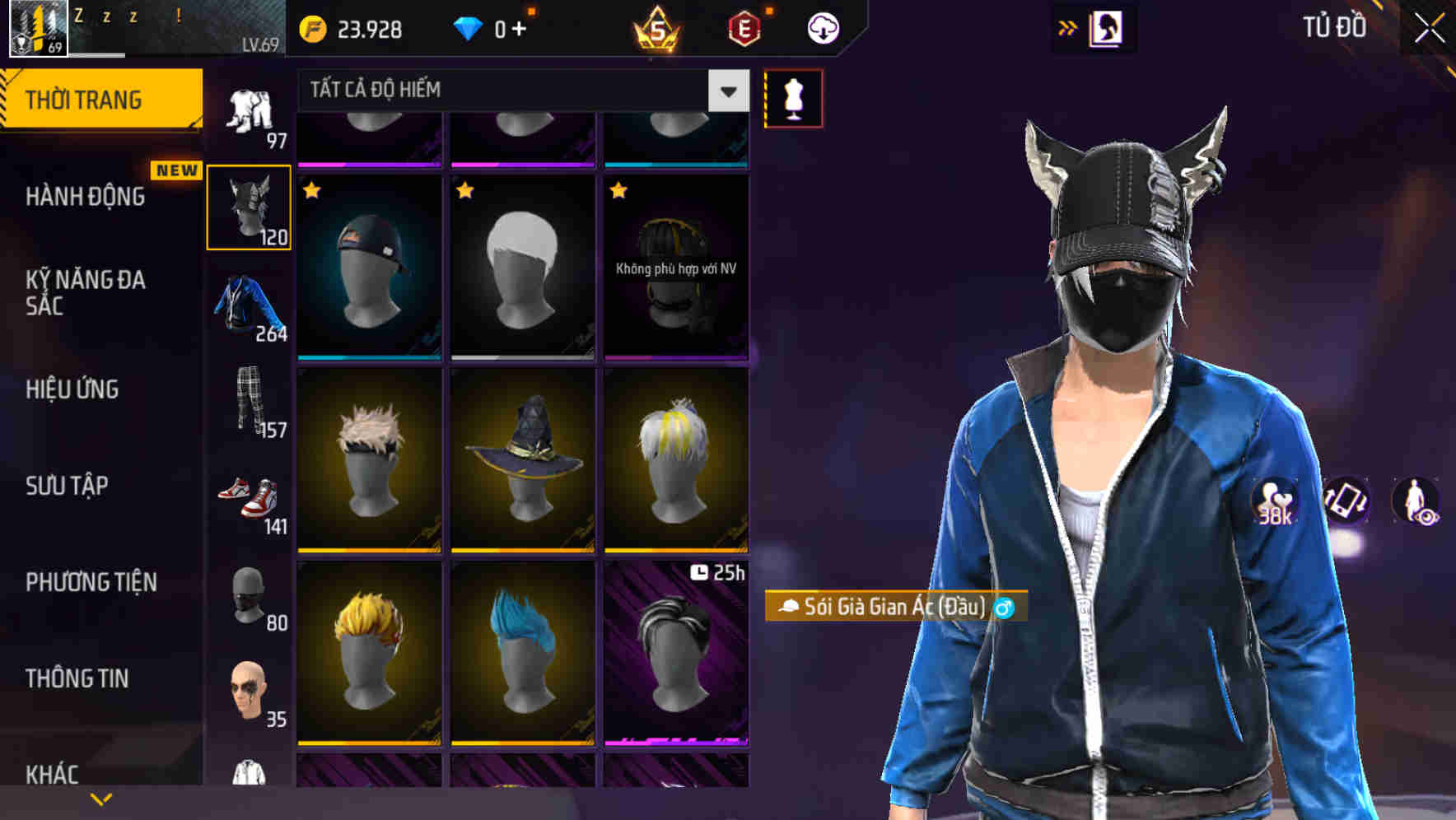Expand the bottom chevron under the KHÁC tab
Image resolution: width=1456 pixels, height=820 pixels.
(x=101, y=797)
